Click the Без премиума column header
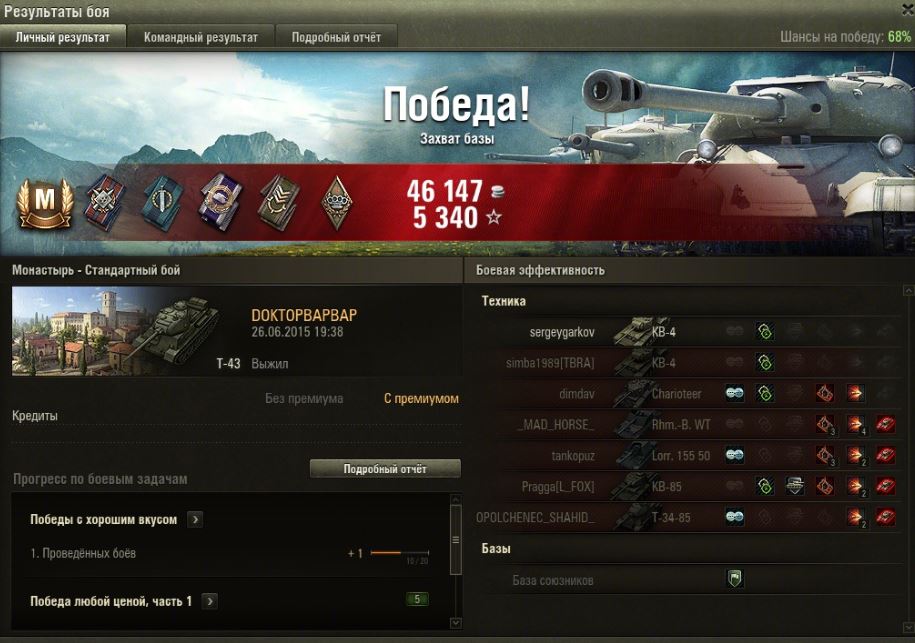915x643 pixels. pos(304,399)
